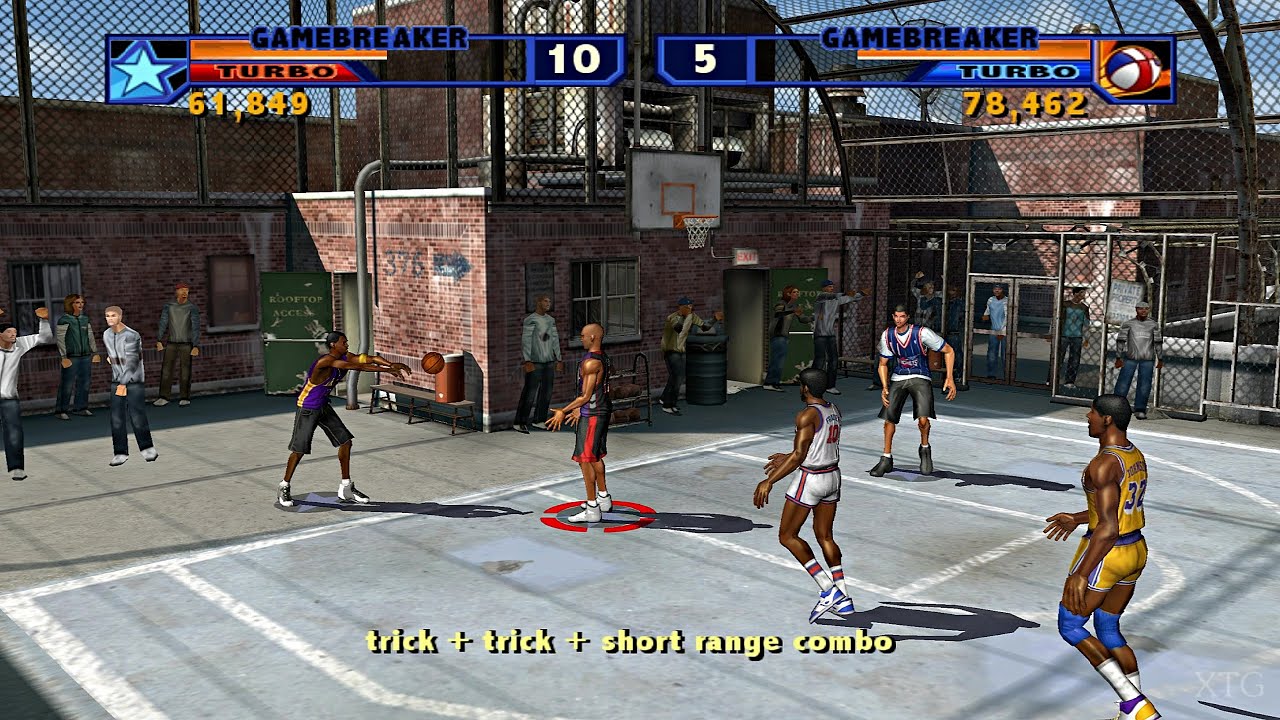Click the EXIT sign above the door

744,256
